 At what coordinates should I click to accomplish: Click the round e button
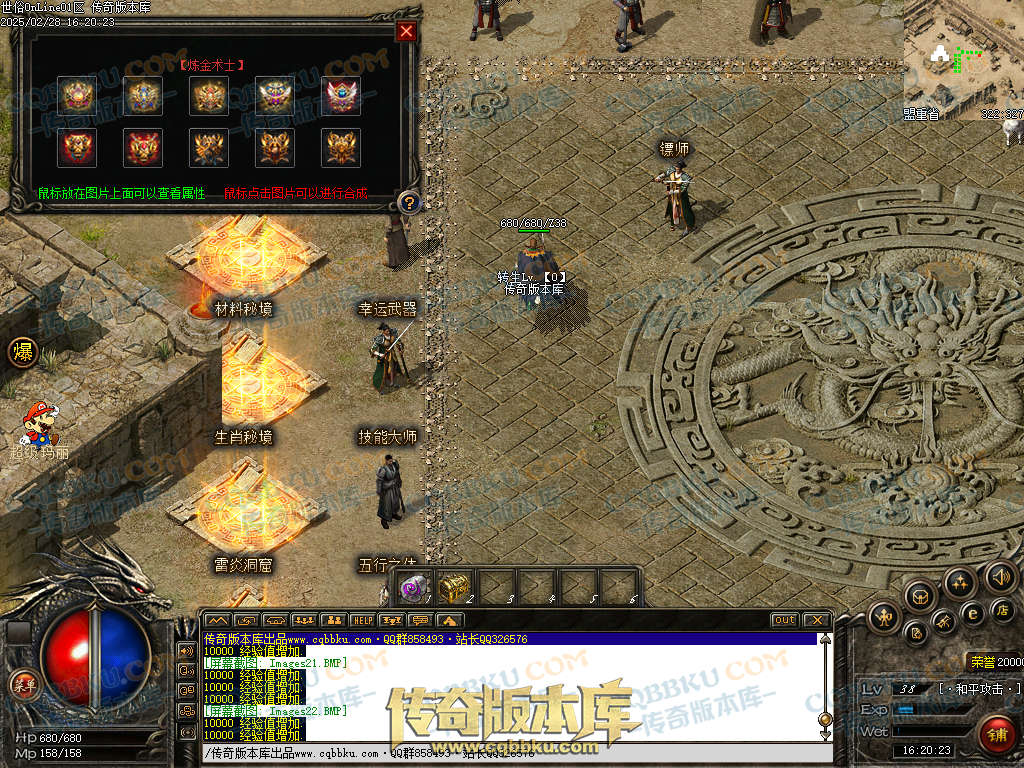971,614
